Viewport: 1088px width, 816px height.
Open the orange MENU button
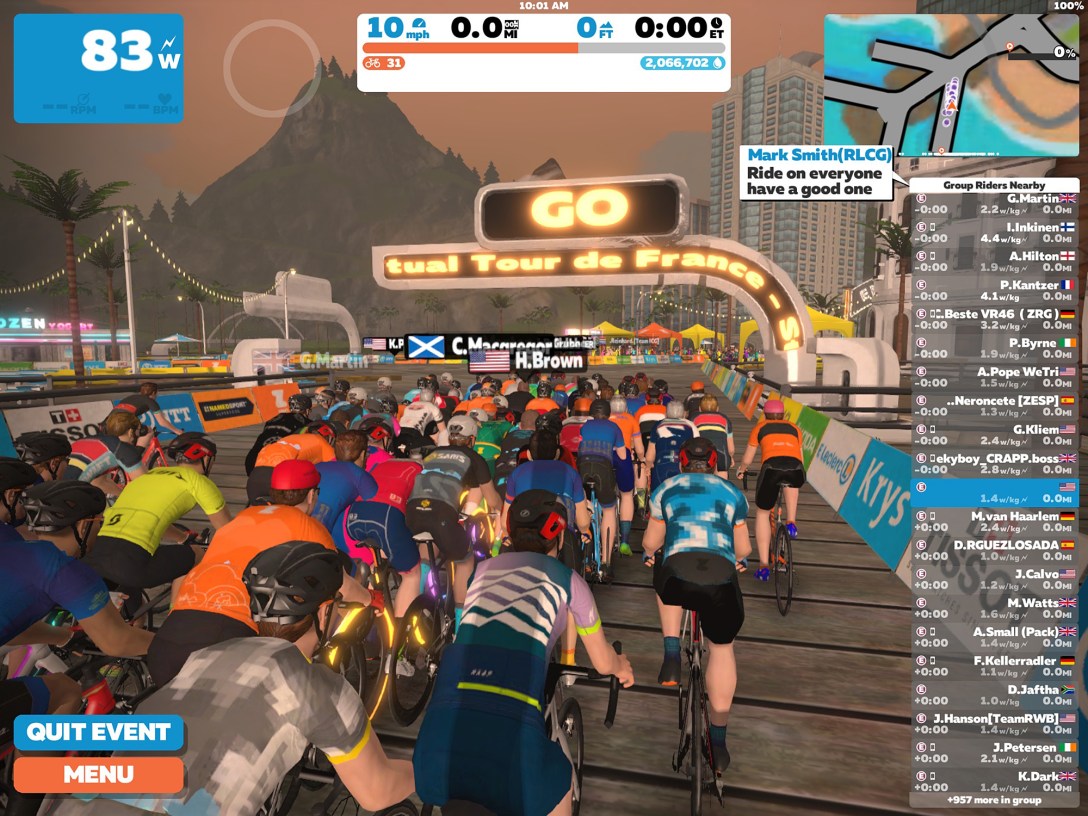(x=99, y=774)
